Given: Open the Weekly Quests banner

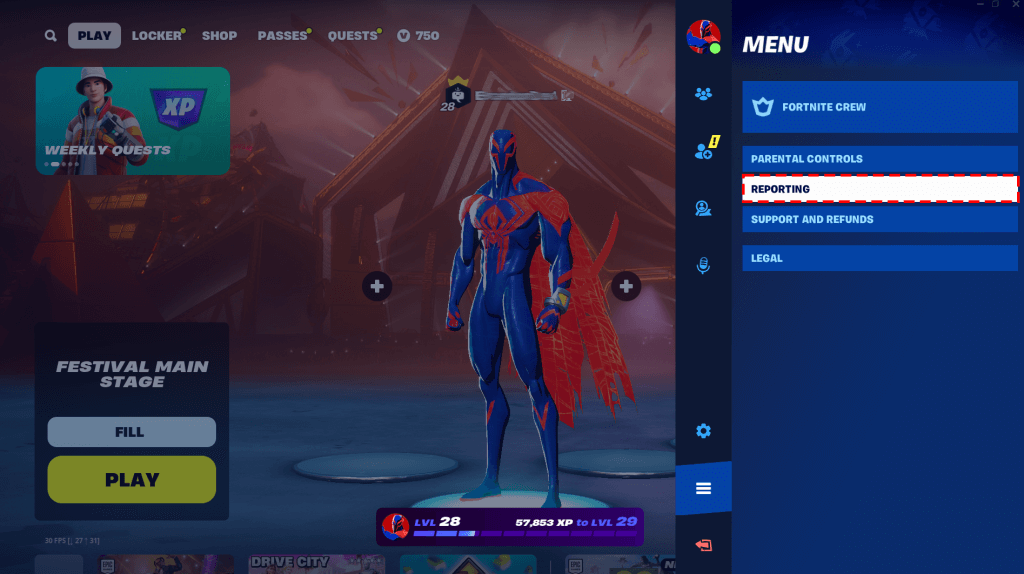Looking at the screenshot, I should click(133, 121).
